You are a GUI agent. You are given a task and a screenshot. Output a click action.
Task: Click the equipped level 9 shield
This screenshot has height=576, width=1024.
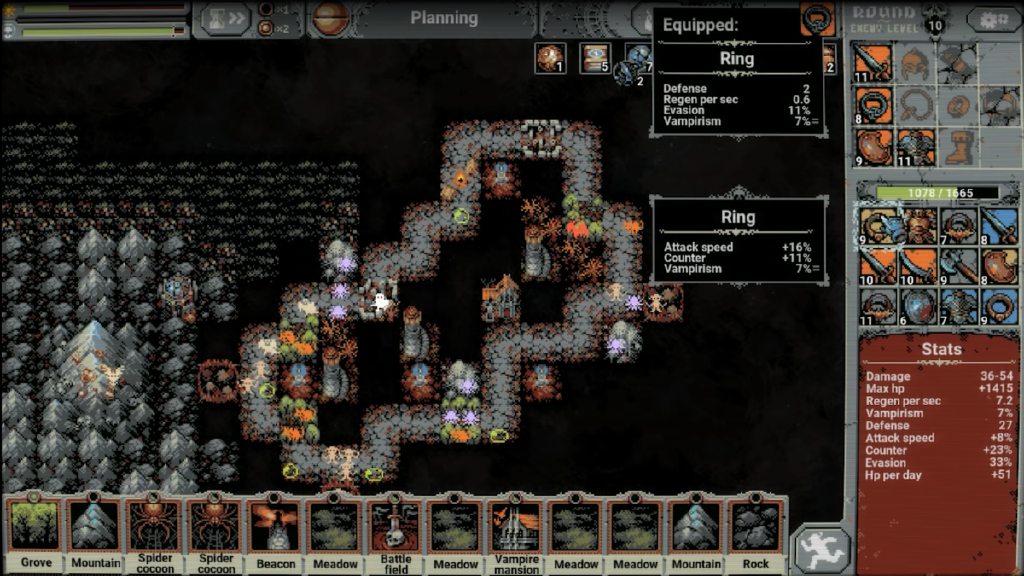(873, 146)
